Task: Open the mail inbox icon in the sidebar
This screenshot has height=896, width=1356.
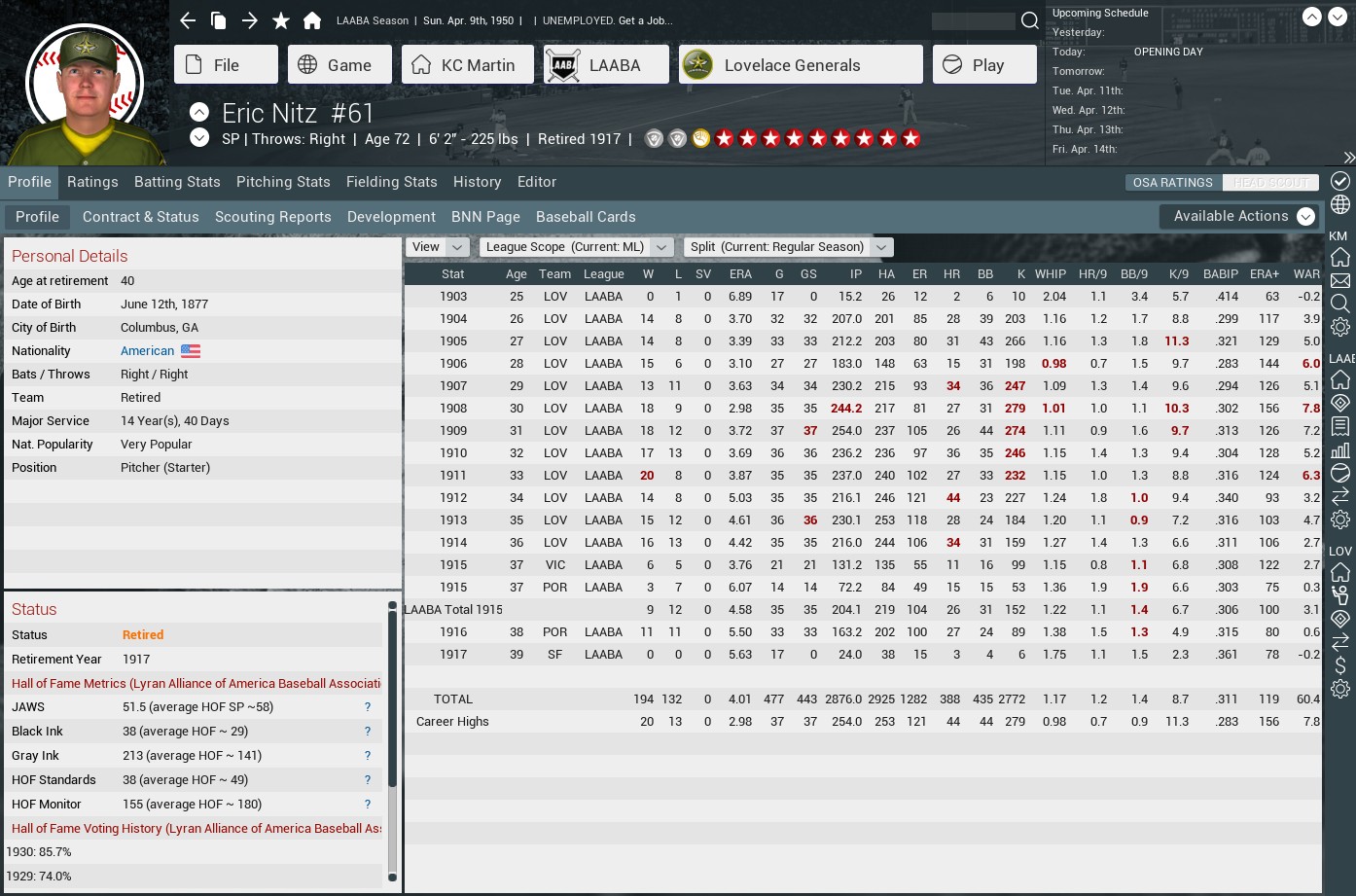Action: coord(1339,278)
